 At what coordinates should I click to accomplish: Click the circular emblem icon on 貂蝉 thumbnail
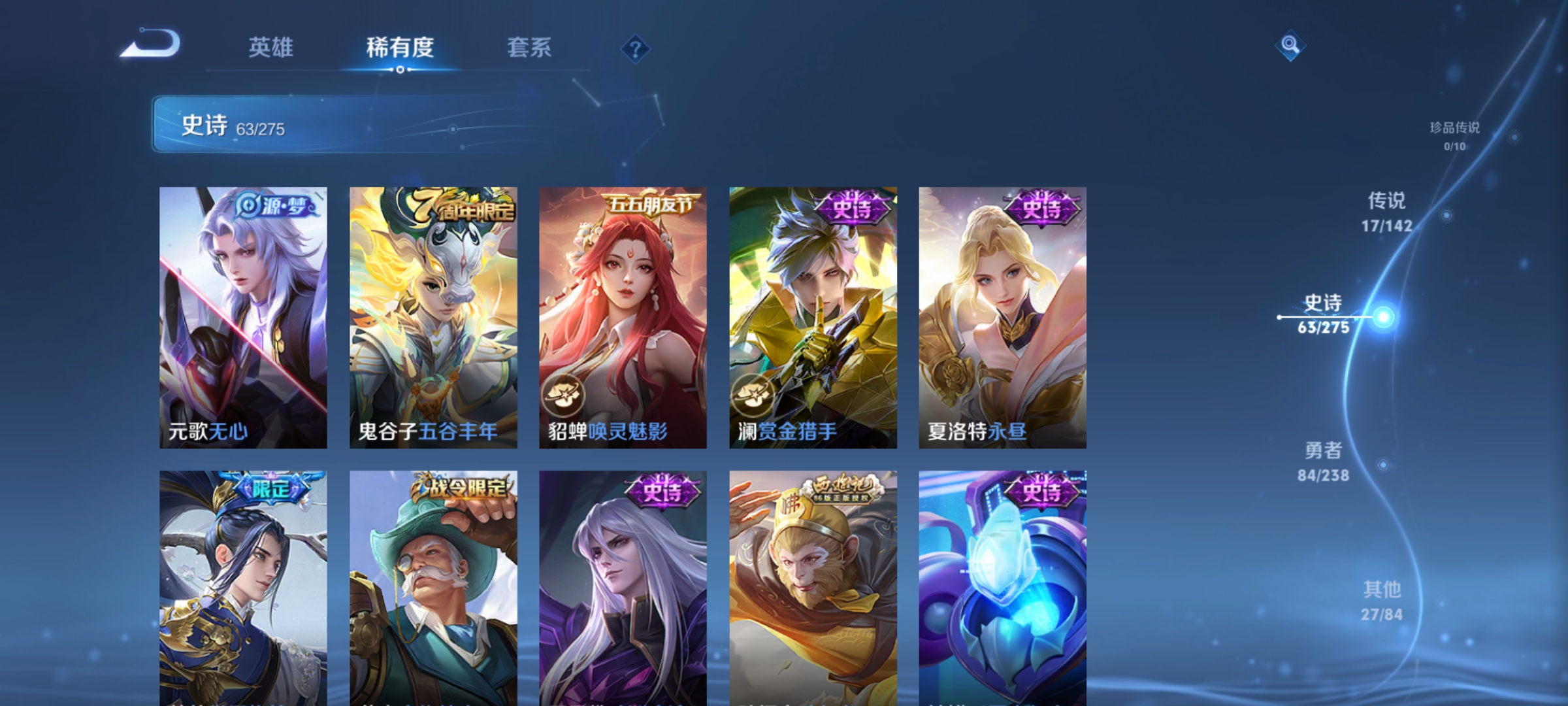(563, 394)
